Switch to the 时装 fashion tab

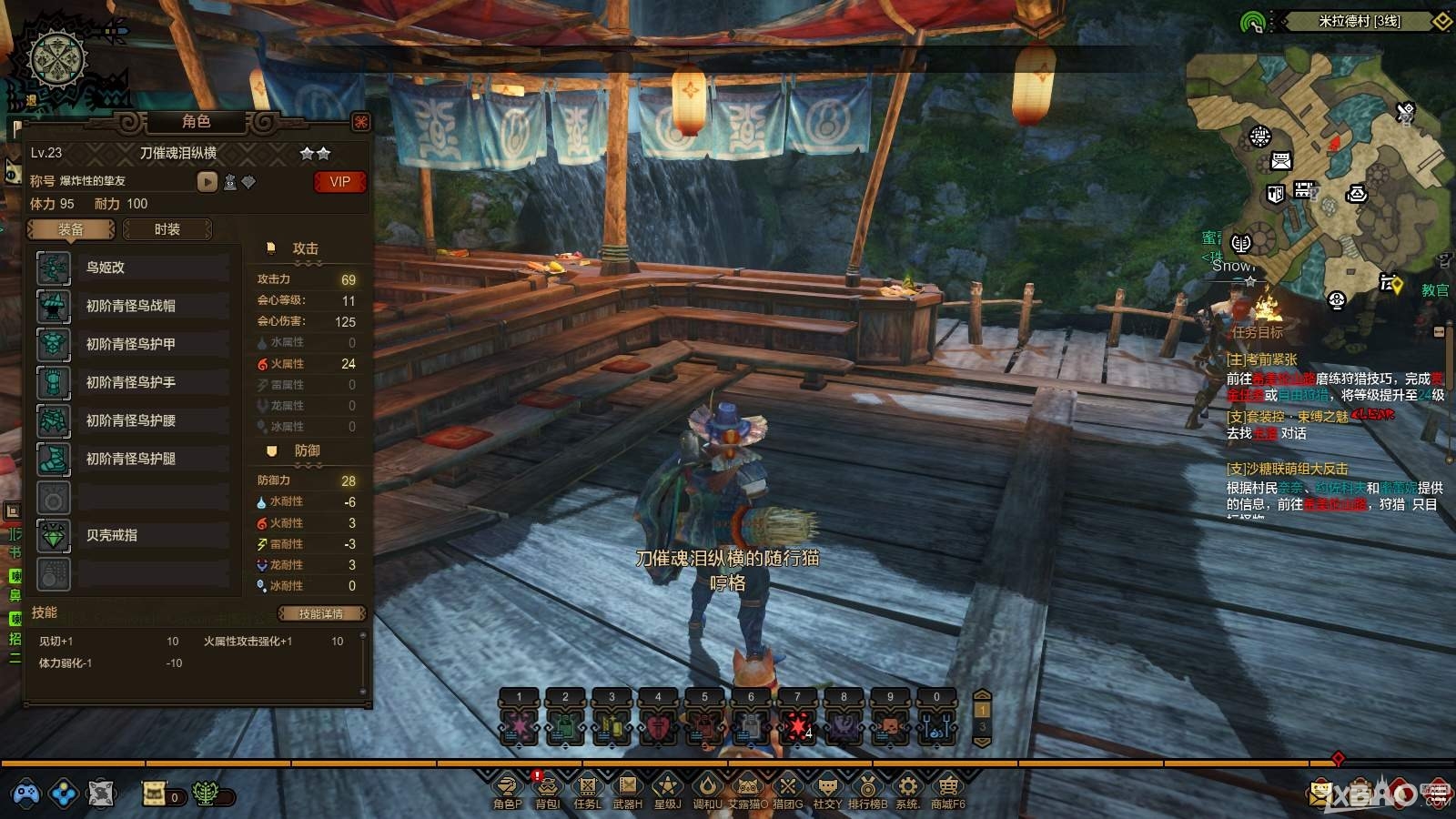(x=167, y=229)
